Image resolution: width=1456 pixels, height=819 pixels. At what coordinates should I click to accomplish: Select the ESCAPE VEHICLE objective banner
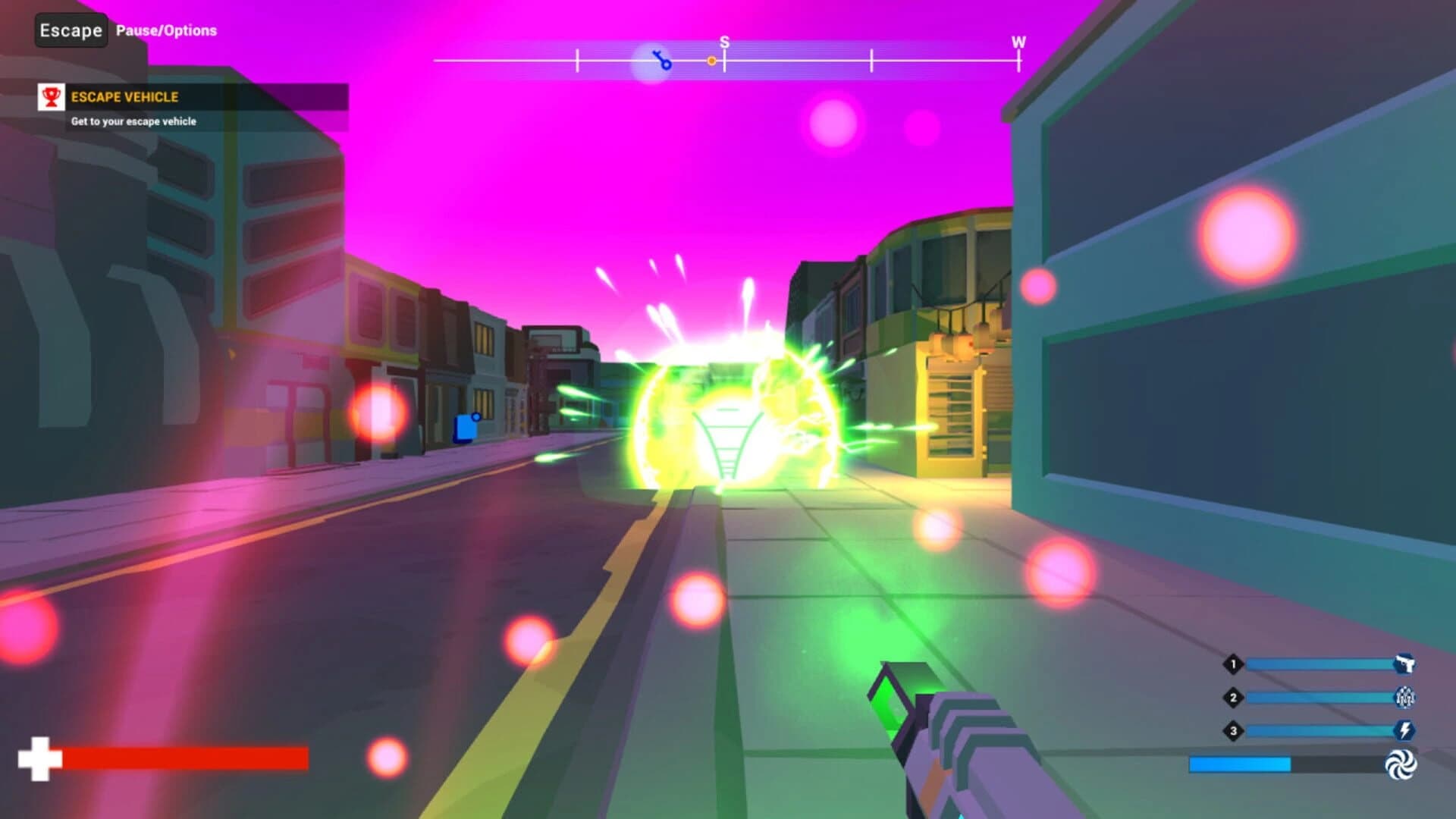pyautogui.click(x=125, y=97)
